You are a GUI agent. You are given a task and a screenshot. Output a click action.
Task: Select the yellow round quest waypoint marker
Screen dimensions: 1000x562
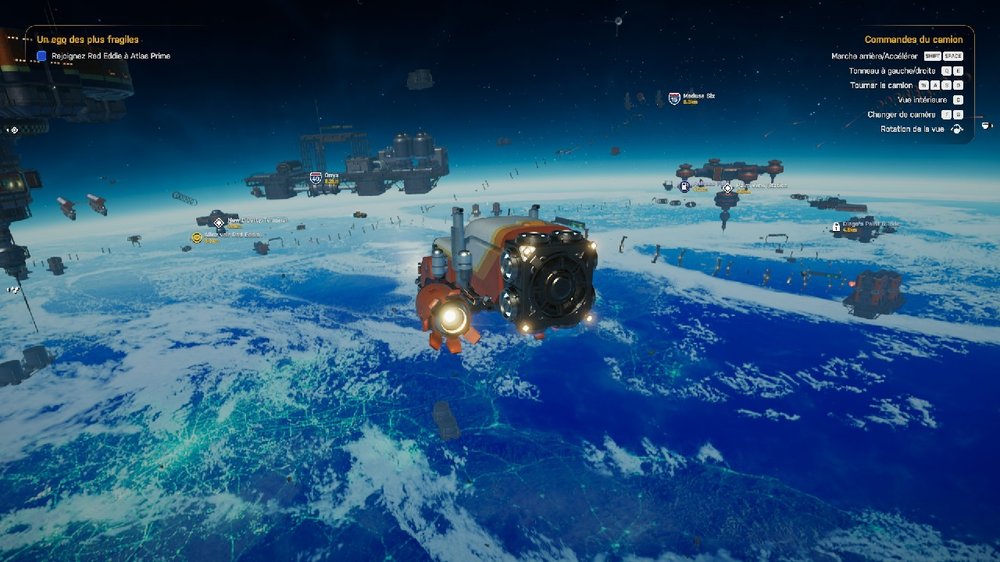pos(197,238)
